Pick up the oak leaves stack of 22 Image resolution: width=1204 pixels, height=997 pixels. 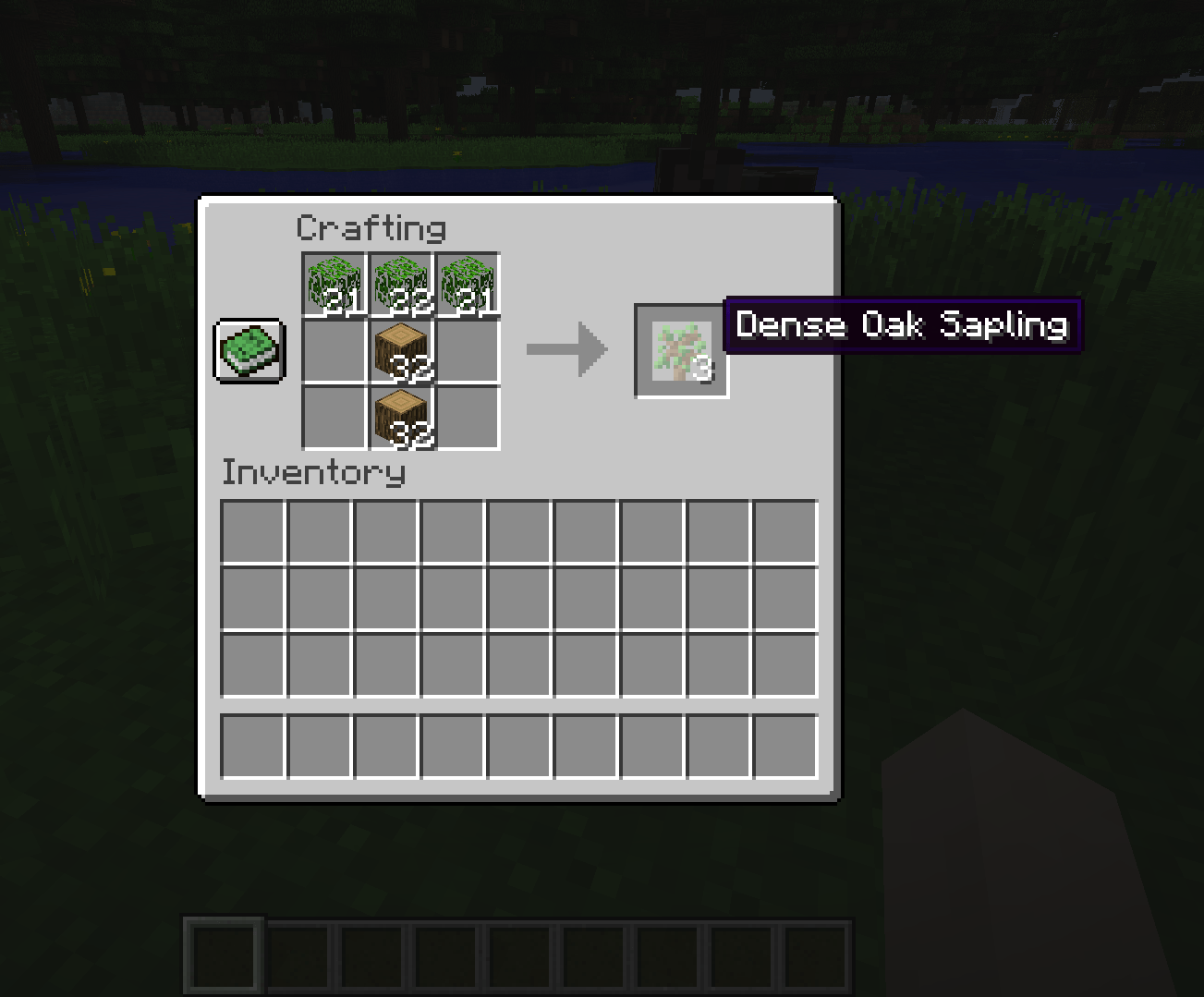(401, 282)
